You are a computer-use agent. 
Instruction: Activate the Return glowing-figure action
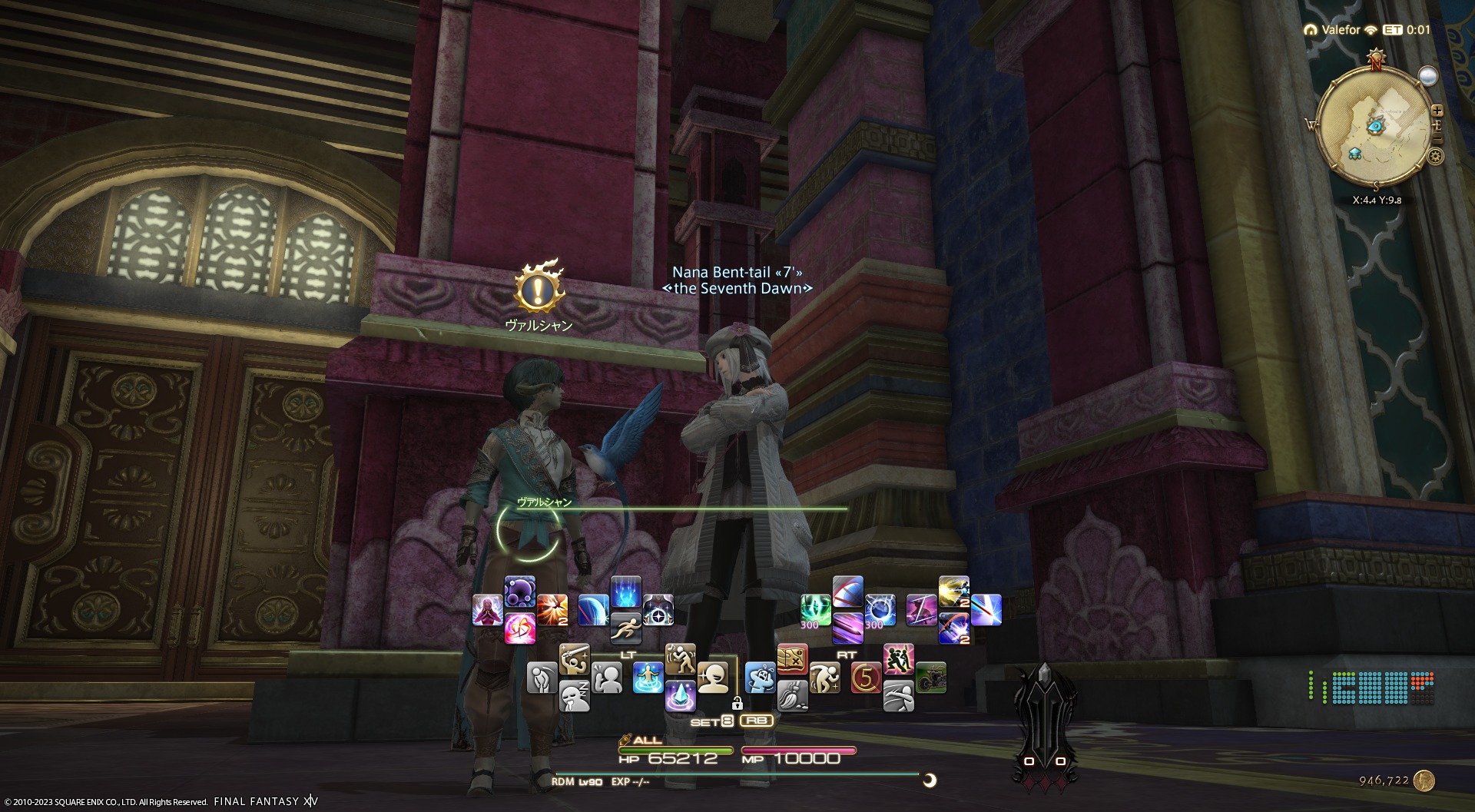tap(648, 678)
